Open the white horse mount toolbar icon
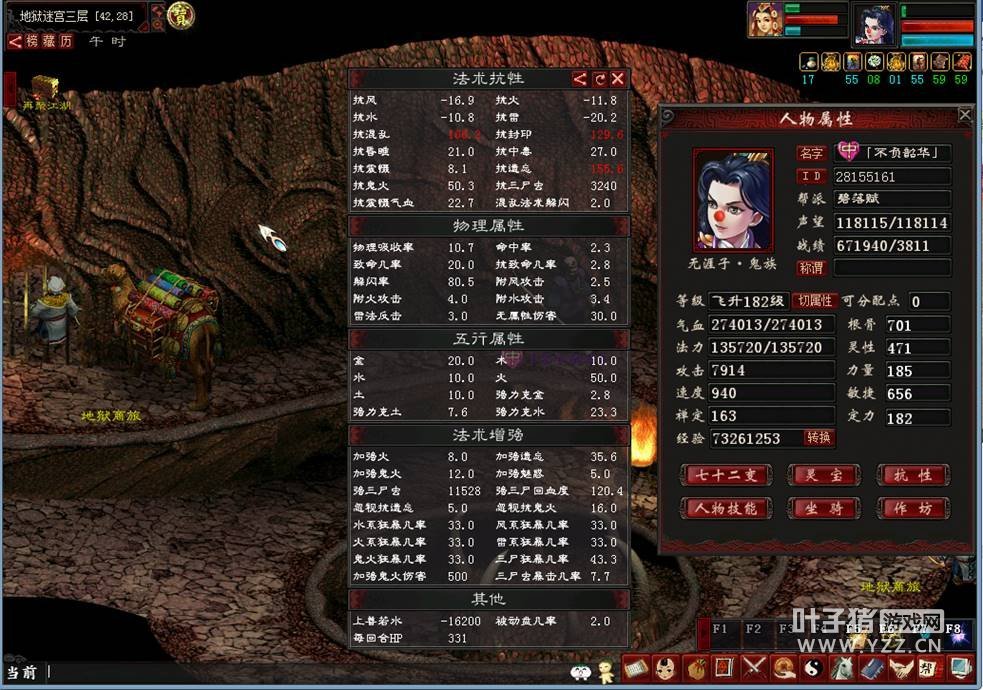 click(841, 667)
